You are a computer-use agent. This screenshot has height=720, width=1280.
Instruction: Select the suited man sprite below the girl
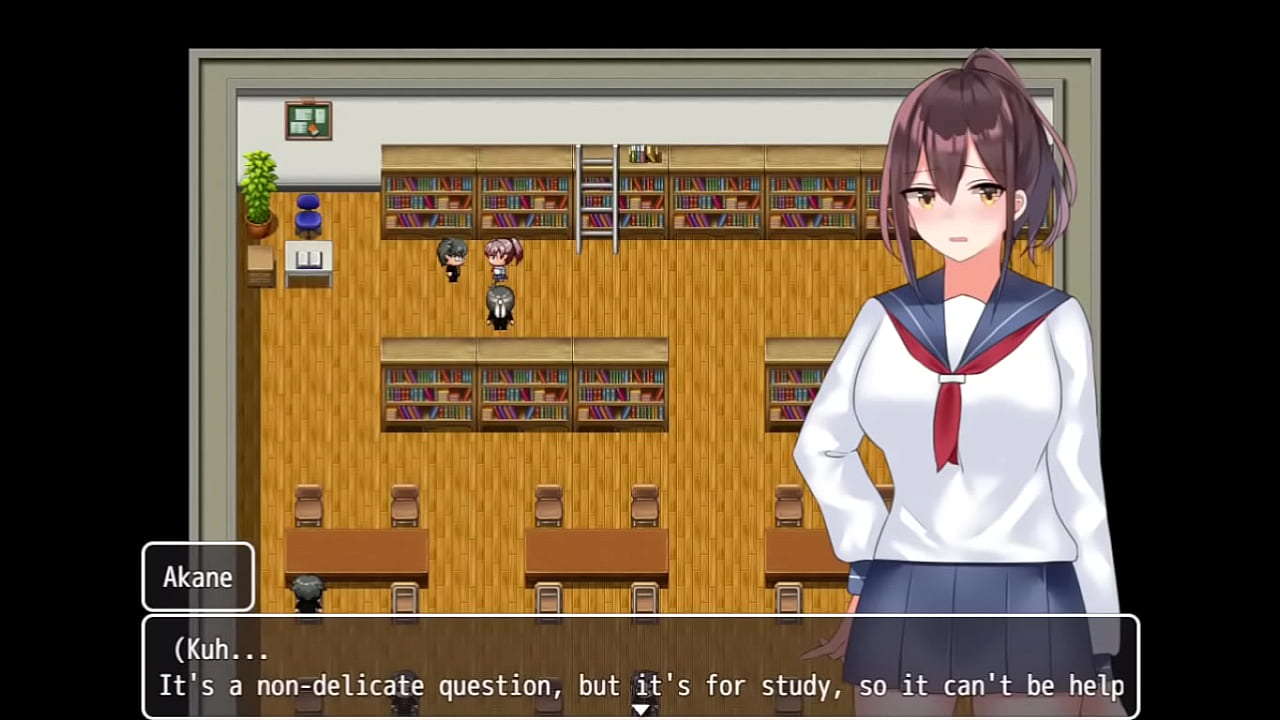[x=500, y=305]
